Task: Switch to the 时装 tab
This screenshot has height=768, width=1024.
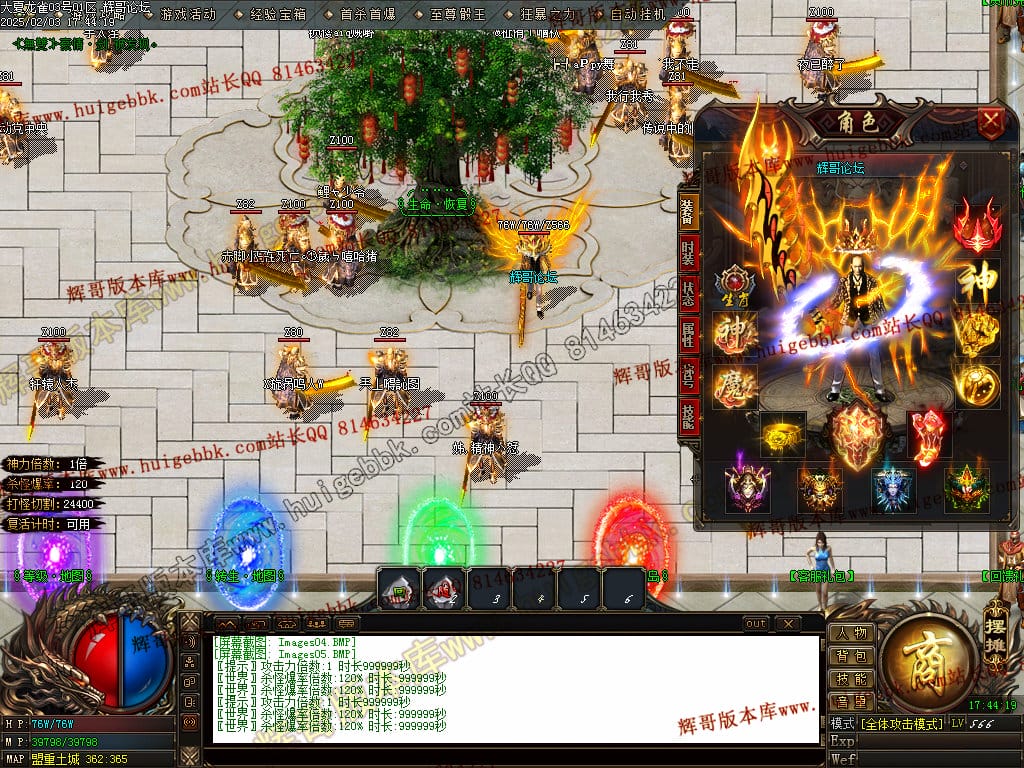Action: pyautogui.click(x=688, y=252)
